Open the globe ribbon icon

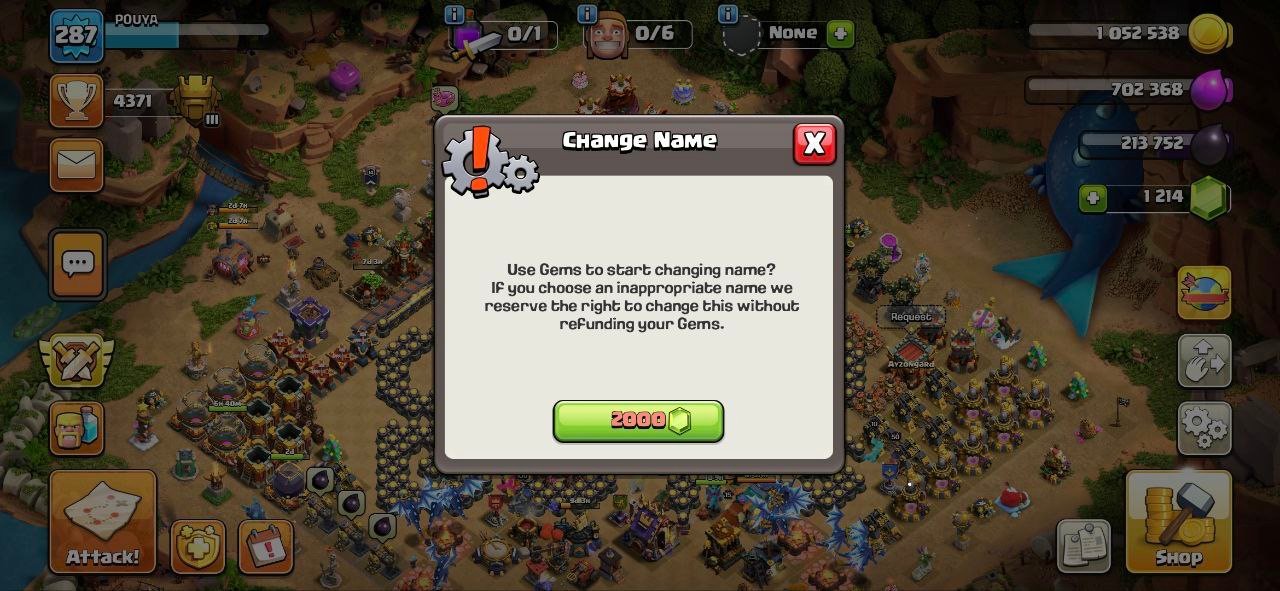1204,293
